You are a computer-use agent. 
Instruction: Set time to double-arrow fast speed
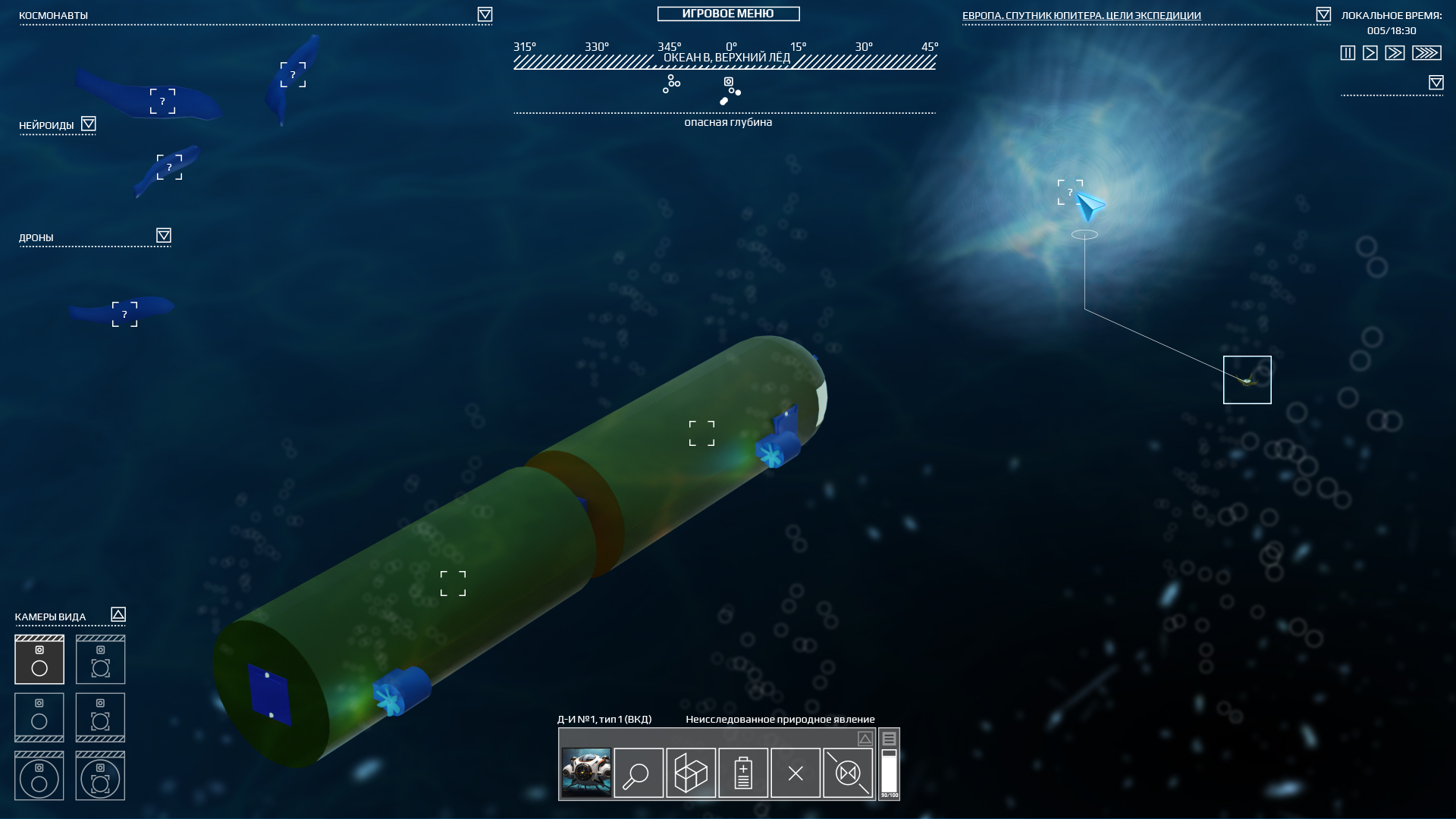pyautogui.click(x=1395, y=53)
